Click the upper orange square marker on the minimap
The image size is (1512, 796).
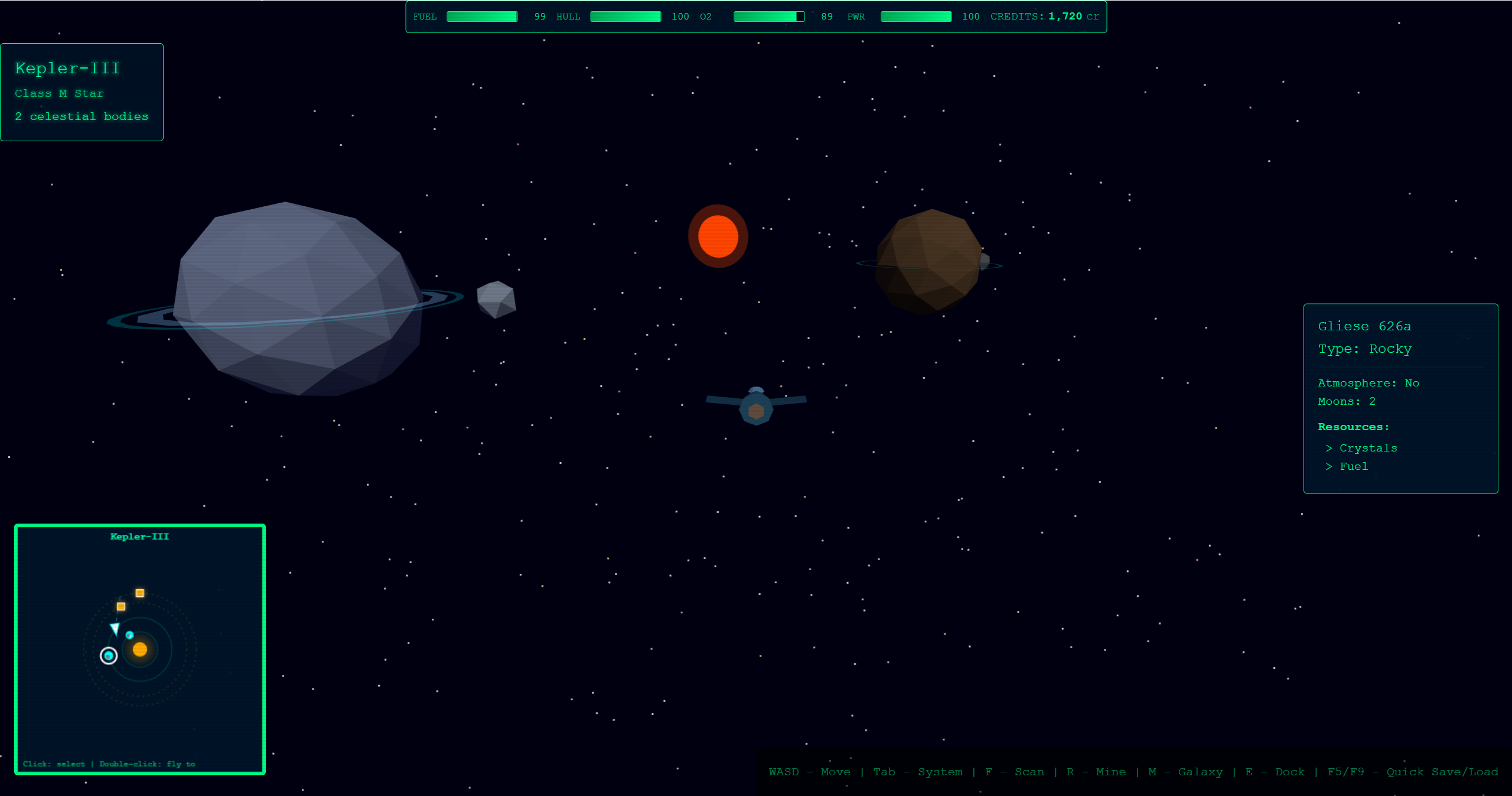(x=140, y=593)
